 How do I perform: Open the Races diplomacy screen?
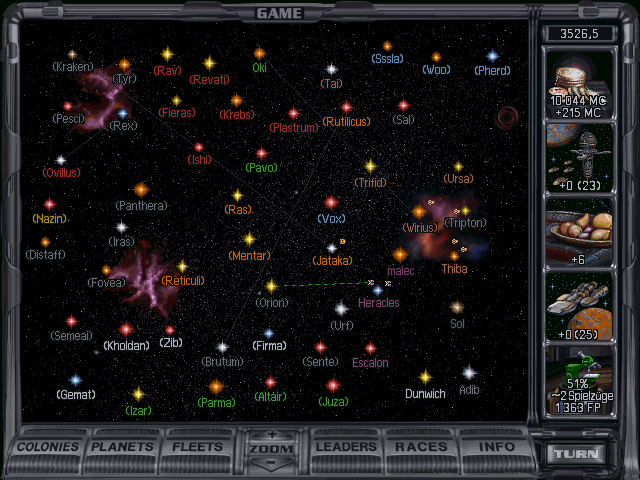coord(421,447)
